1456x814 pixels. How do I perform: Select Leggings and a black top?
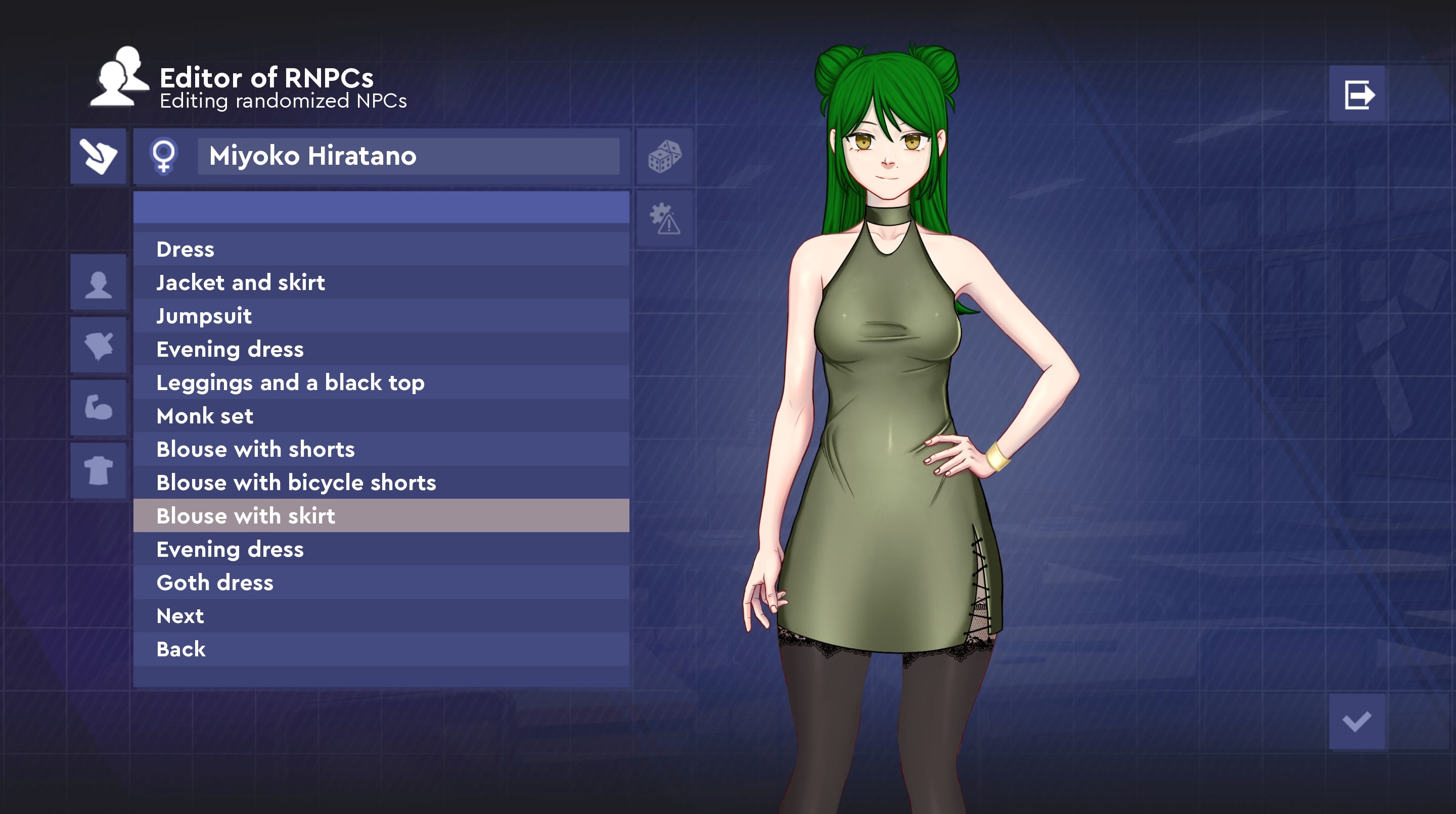click(x=381, y=382)
